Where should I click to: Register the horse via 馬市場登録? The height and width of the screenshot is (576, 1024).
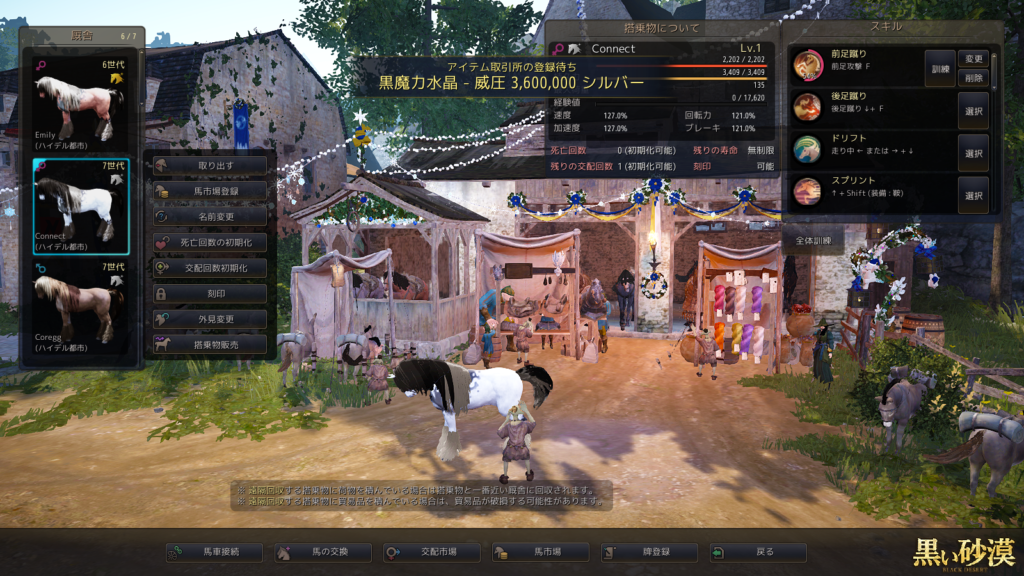click(x=210, y=190)
